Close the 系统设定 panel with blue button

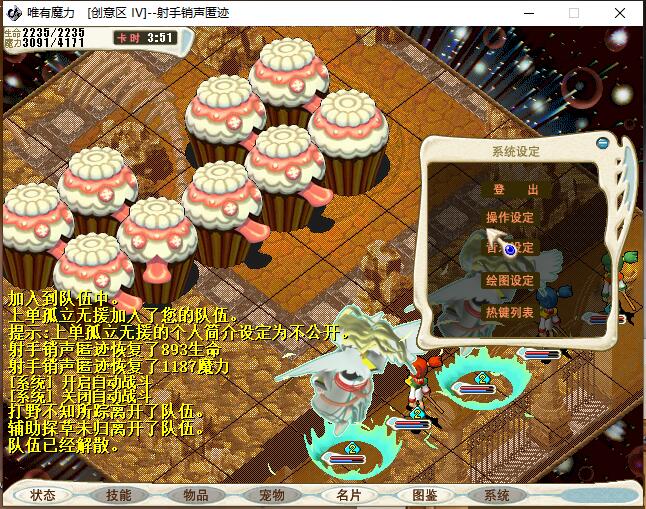pyautogui.click(x=602, y=143)
